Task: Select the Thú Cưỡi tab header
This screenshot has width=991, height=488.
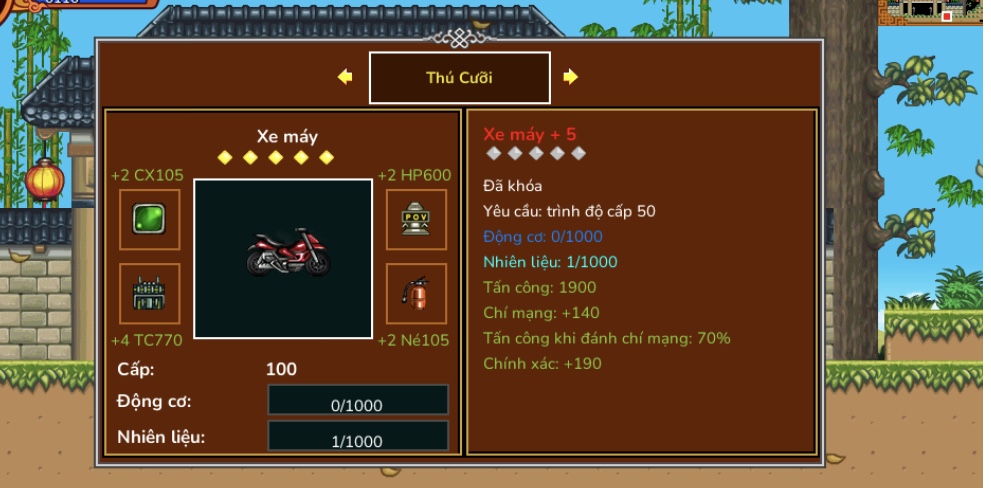Action: (459, 78)
